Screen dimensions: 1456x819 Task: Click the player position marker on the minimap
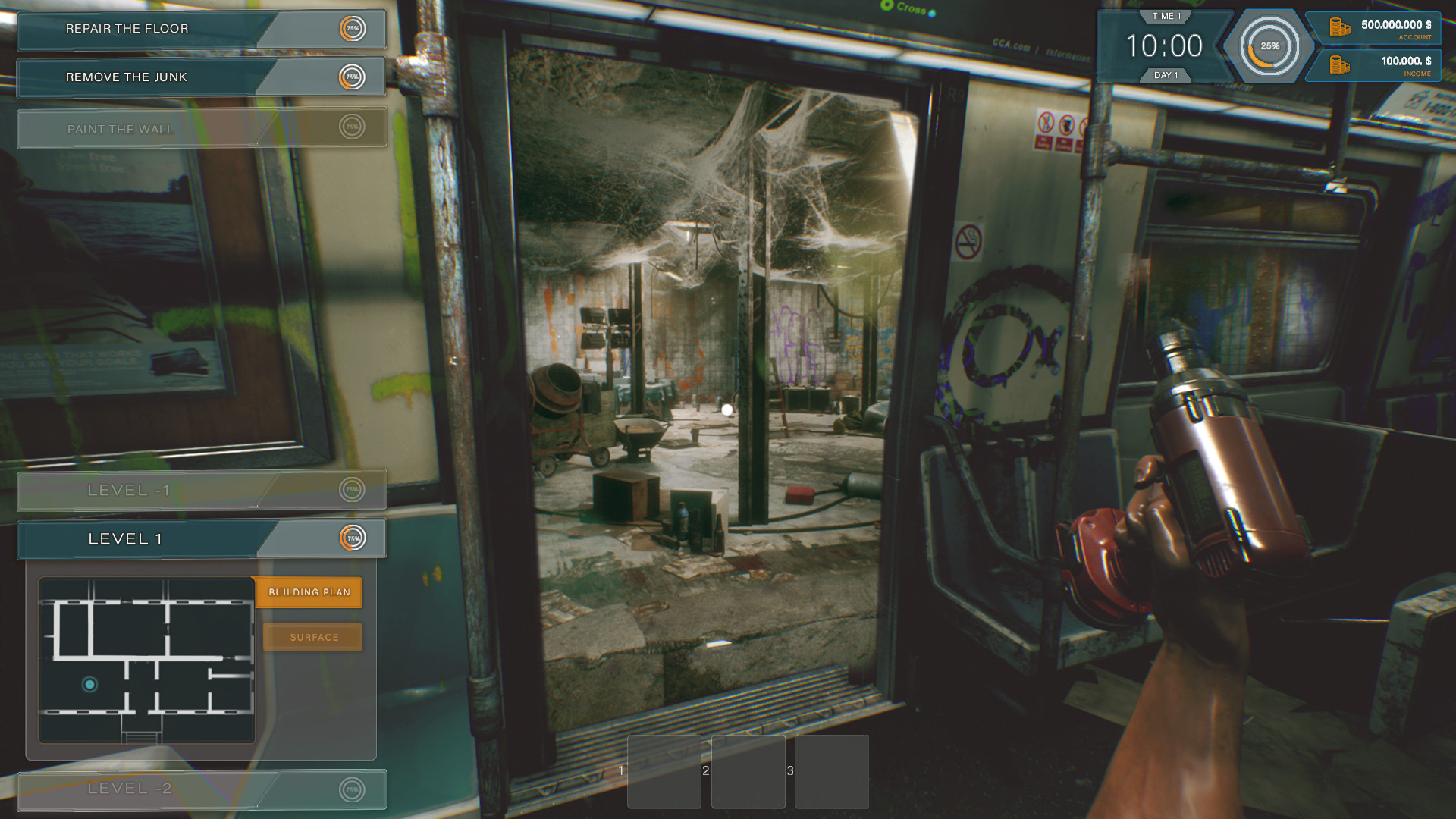(x=91, y=684)
